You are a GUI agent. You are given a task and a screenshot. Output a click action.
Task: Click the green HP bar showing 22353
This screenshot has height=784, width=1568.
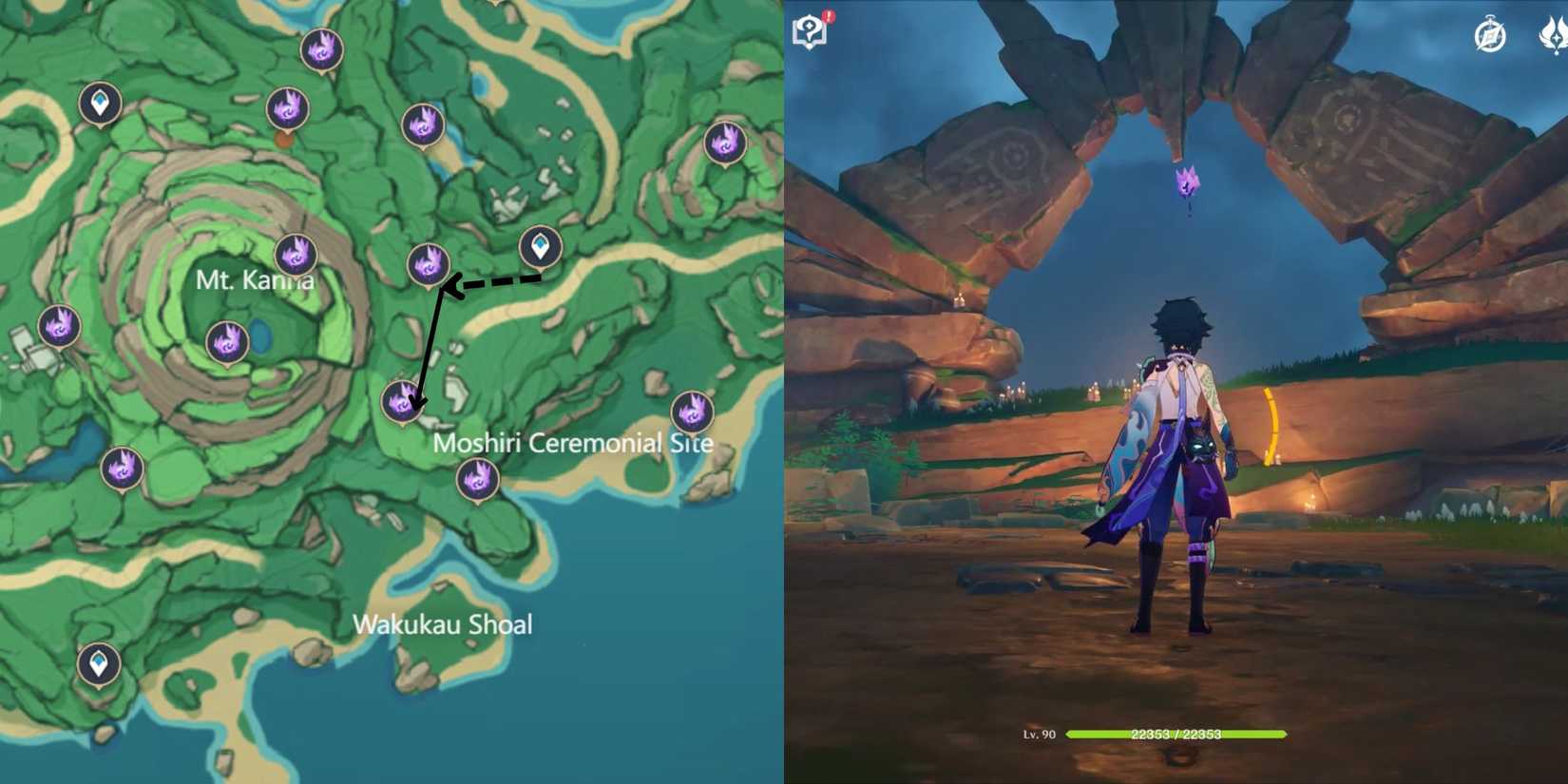click(1178, 734)
